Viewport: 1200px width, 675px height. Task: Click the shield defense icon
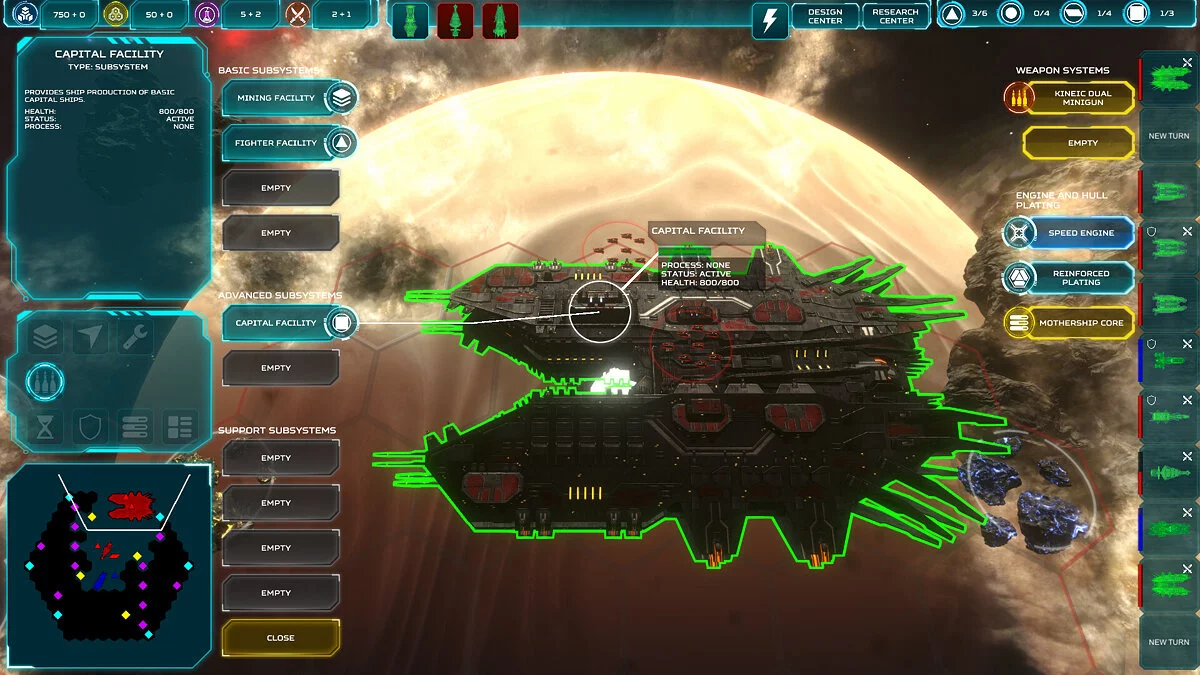pyautogui.click(x=90, y=428)
